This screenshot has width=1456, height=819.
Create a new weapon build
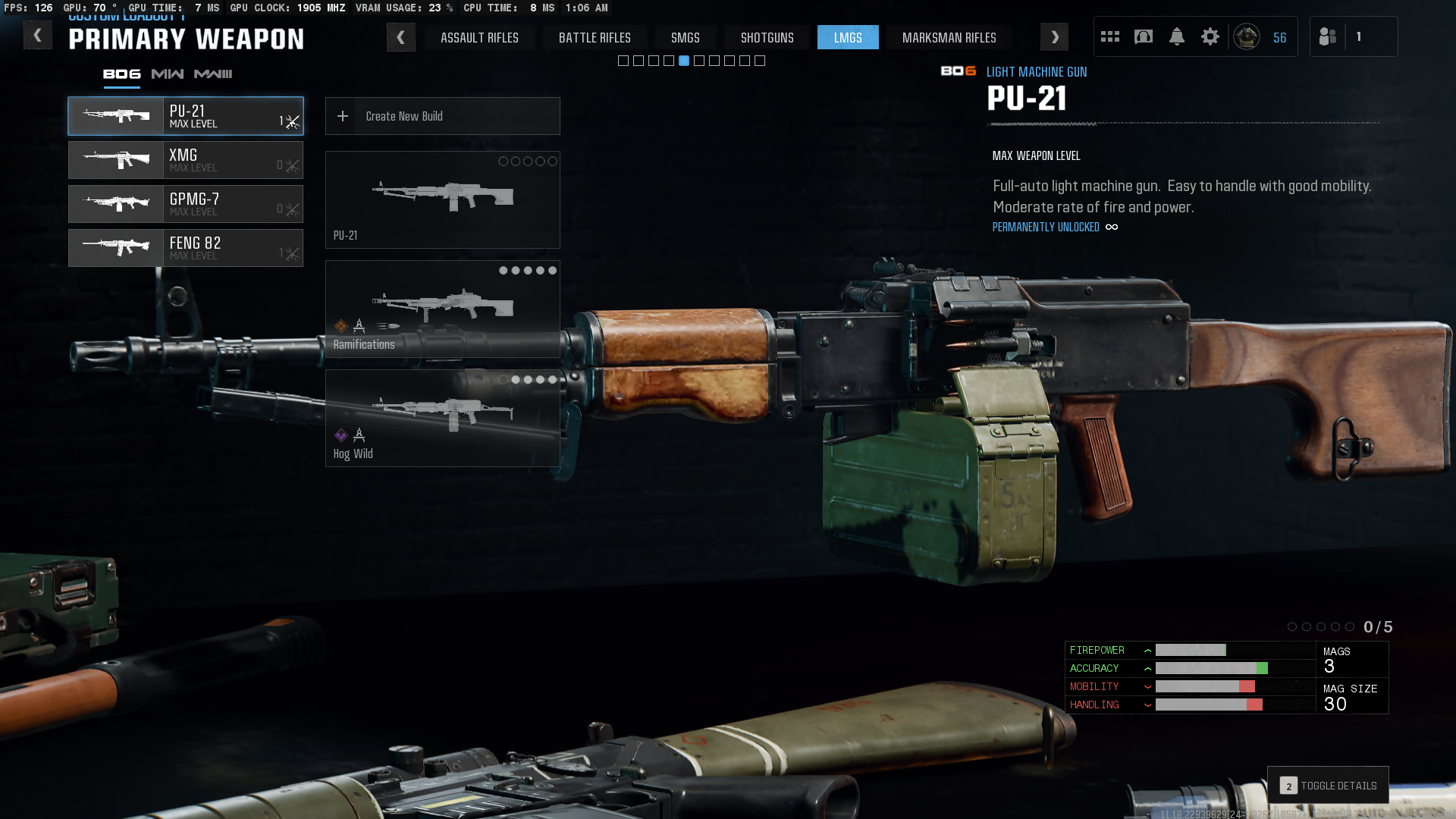pyautogui.click(x=443, y=116)
